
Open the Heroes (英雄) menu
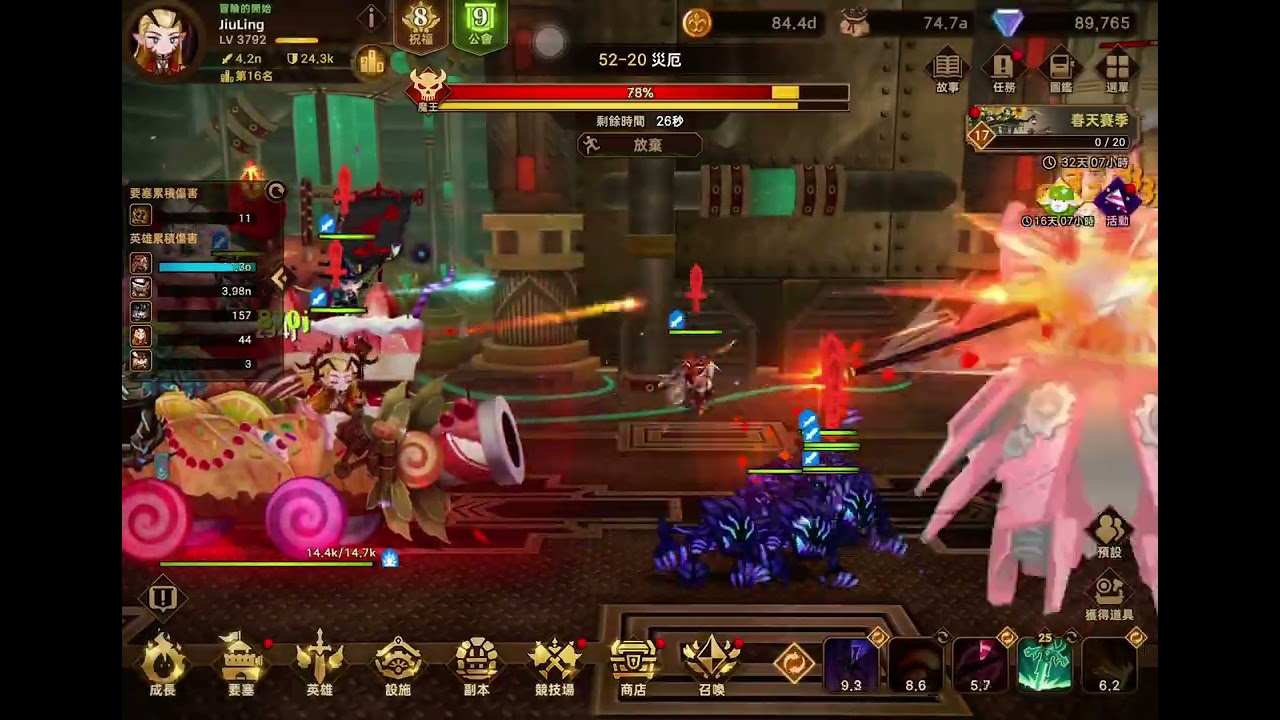pos(320,664)
